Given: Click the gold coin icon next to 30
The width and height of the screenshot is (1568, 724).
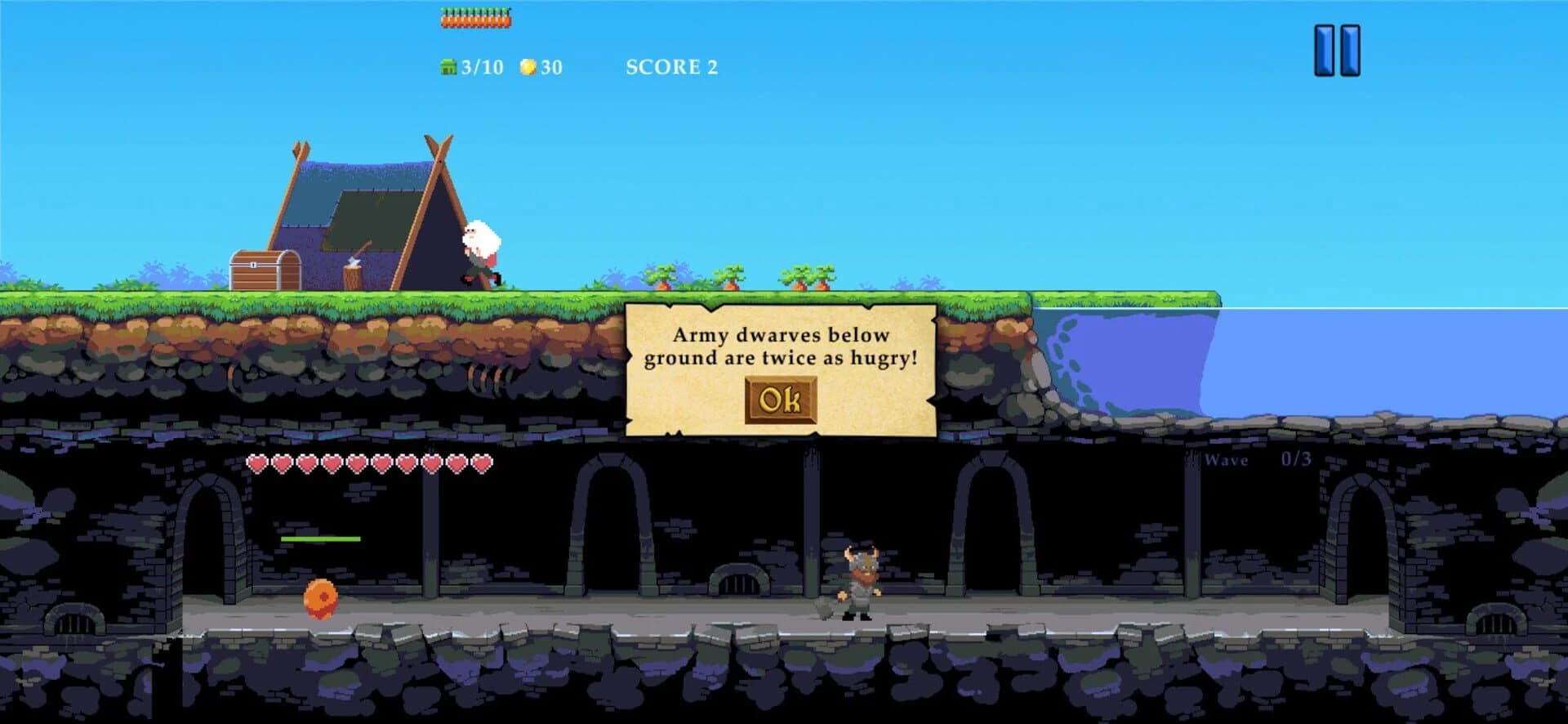Looking at the screenshot, I should pyautogui.click(x=529, y=67).
